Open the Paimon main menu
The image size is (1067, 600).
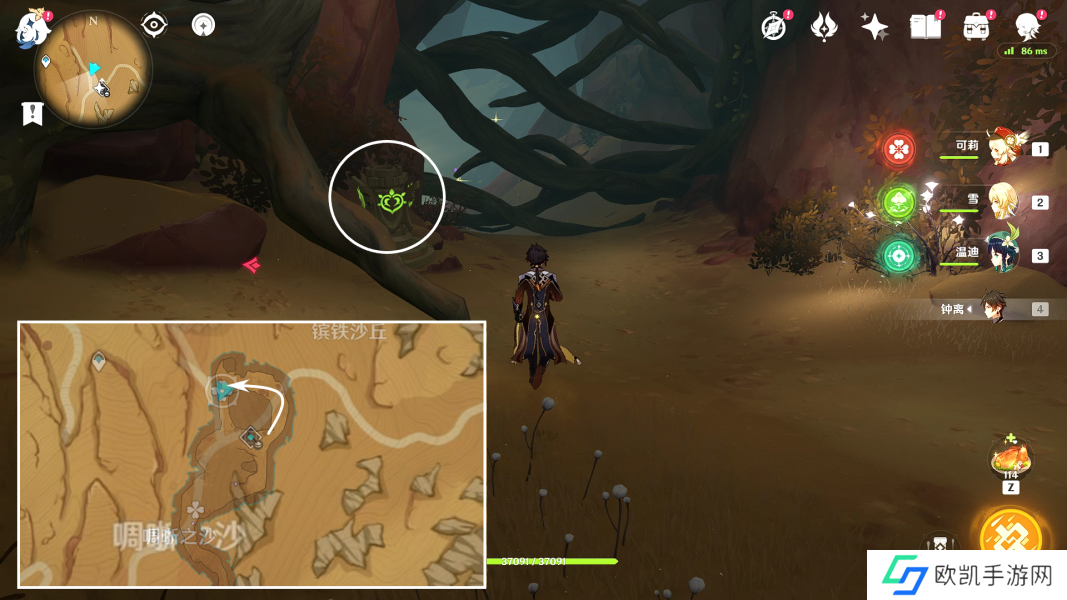[33, 29]
